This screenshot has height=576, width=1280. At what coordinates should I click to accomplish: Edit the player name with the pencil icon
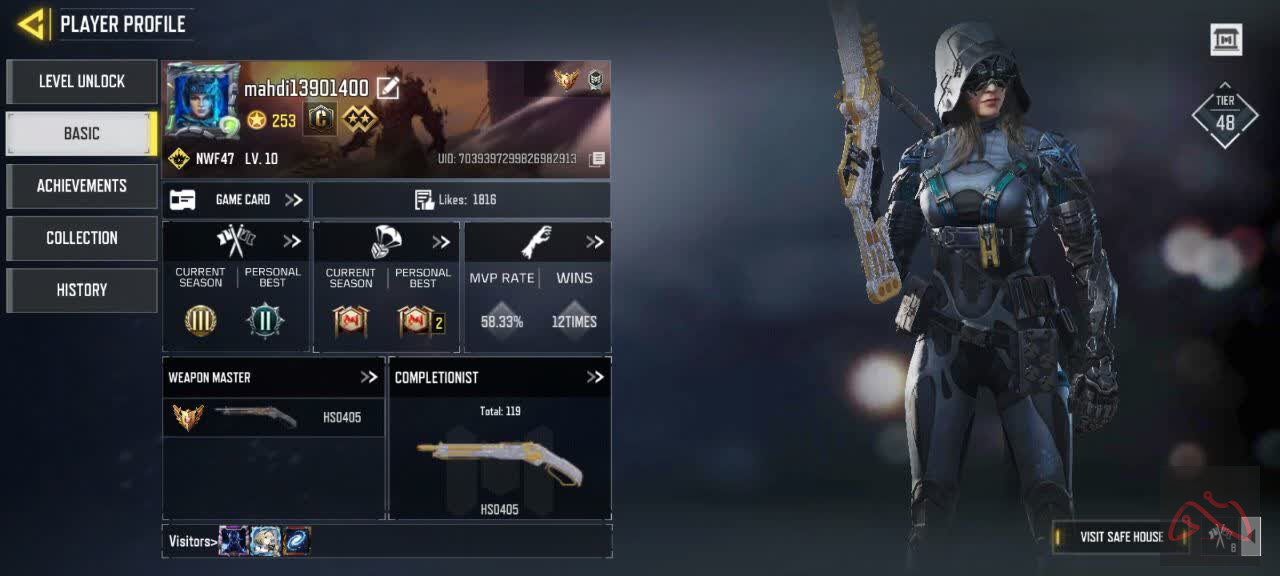click(388, 89)
